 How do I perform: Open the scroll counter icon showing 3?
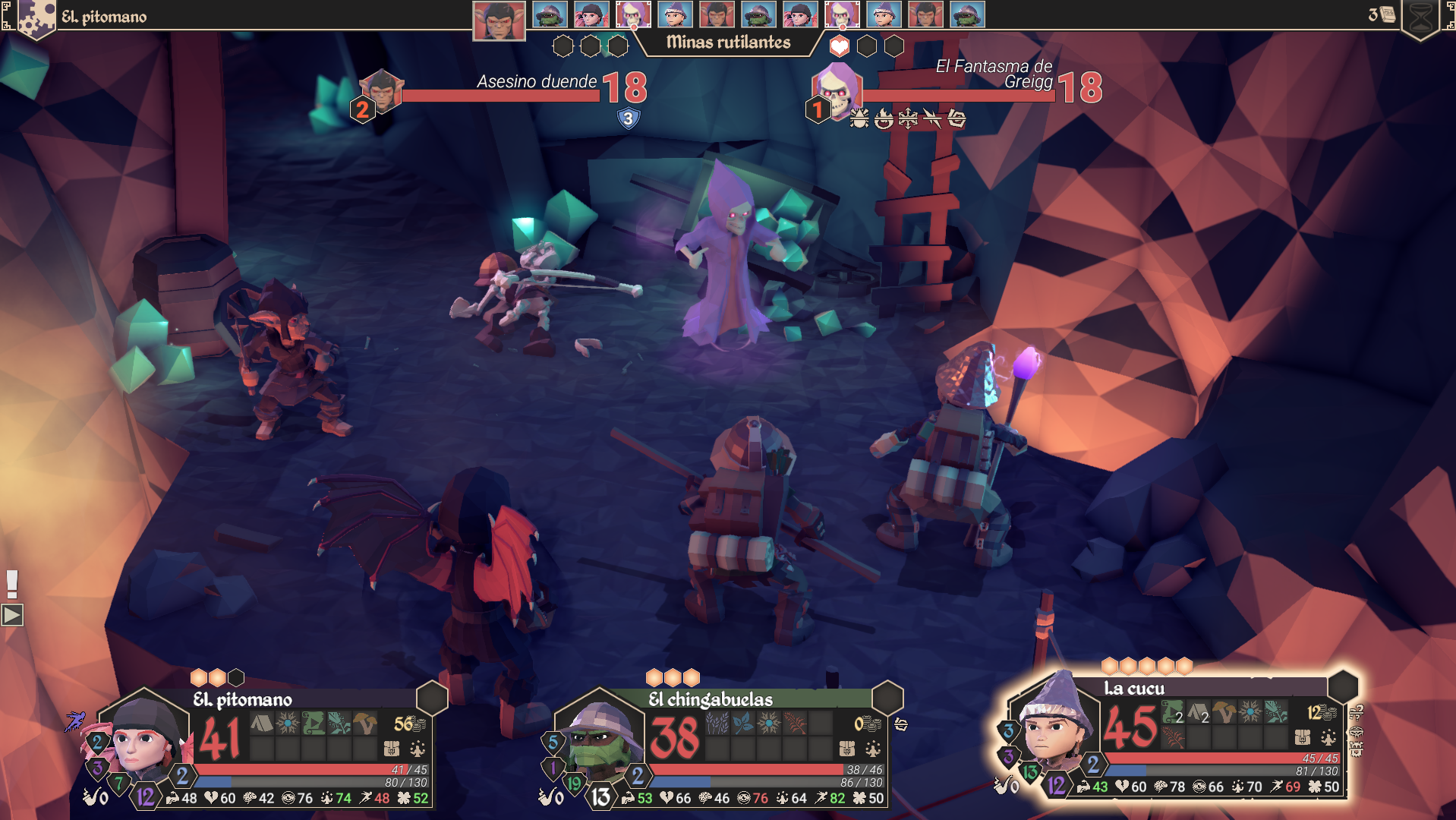coord(1382,14)
